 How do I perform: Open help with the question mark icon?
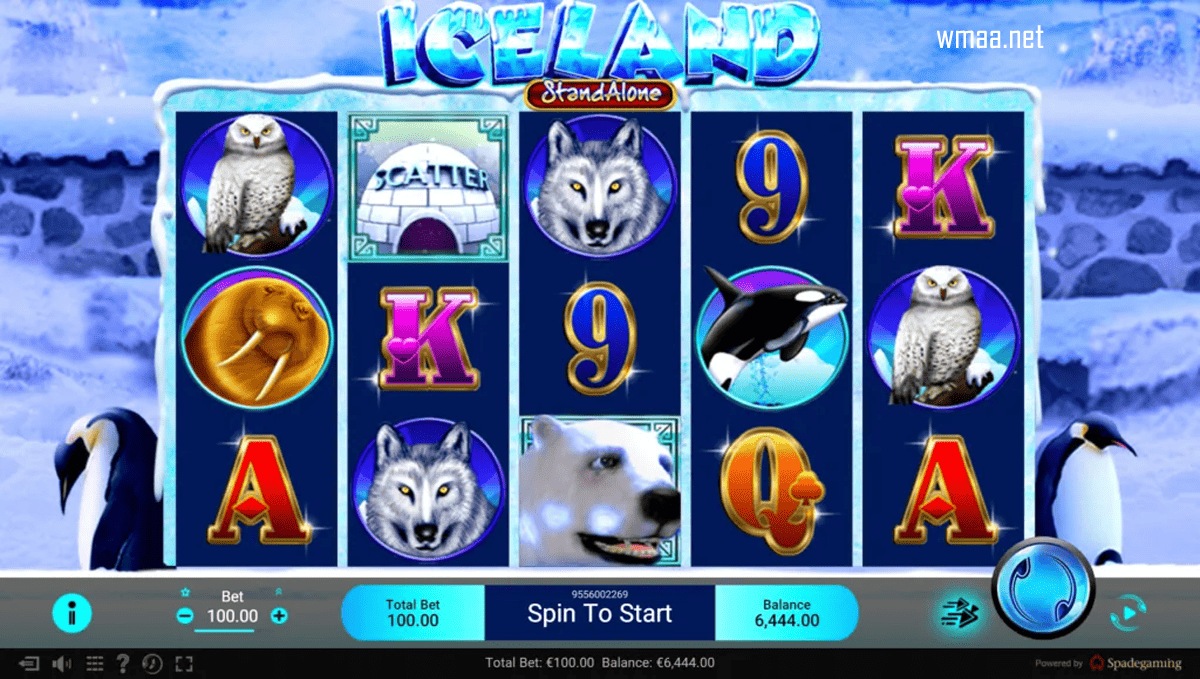pyautogui.click(x=123, y=663)
